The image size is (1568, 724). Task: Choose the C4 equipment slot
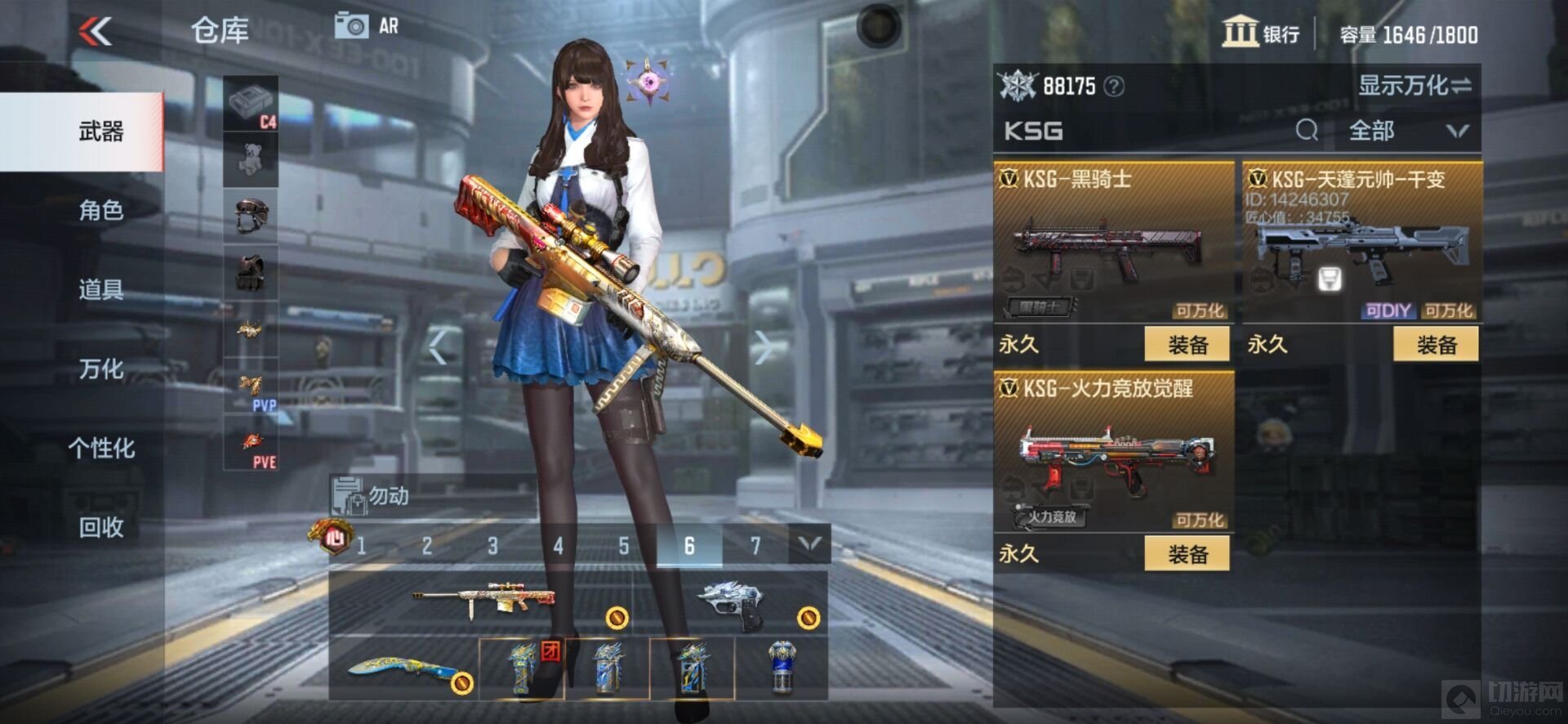click(251, 104)
